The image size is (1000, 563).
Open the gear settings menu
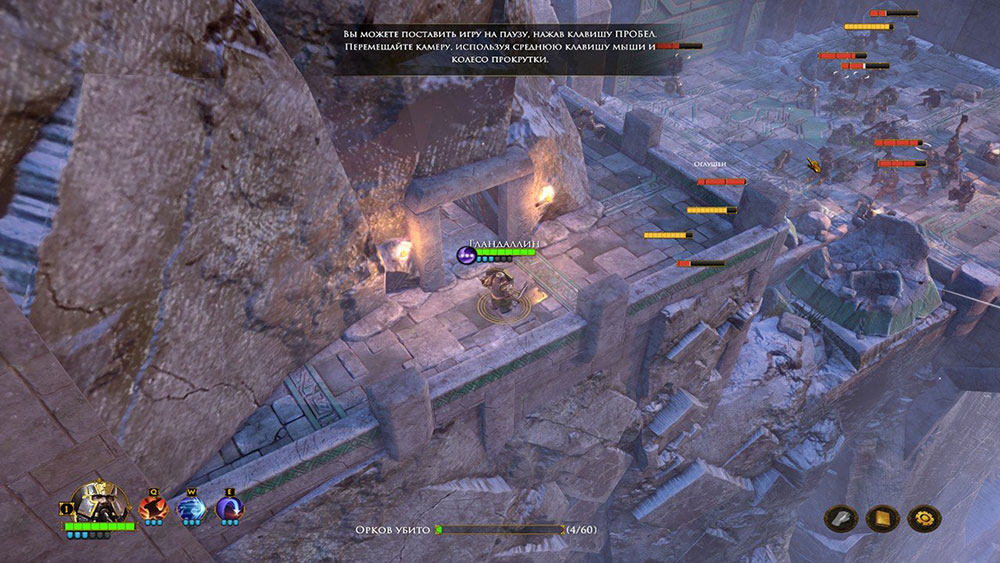923,518
